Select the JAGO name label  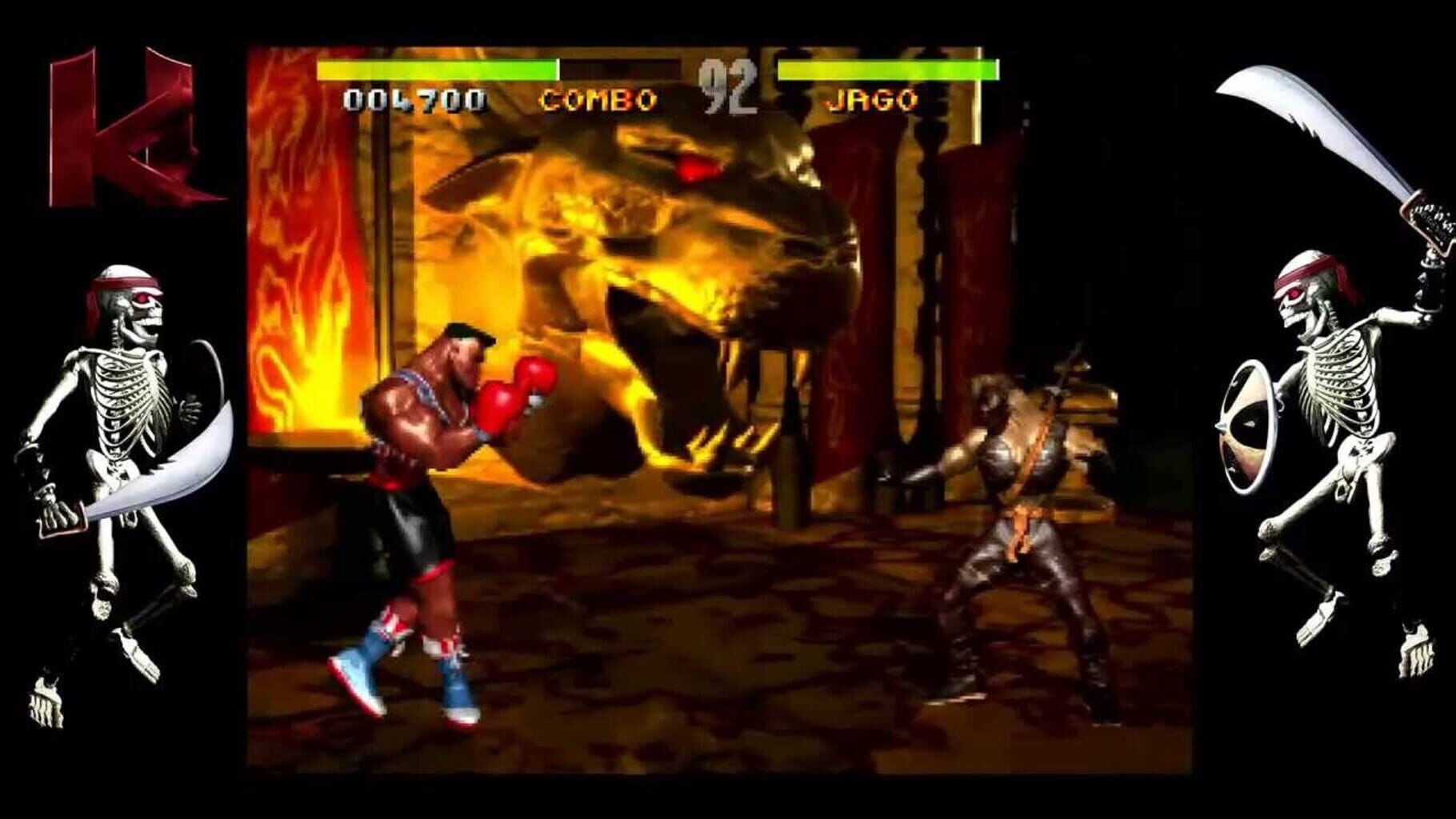(x=872, y=99)
